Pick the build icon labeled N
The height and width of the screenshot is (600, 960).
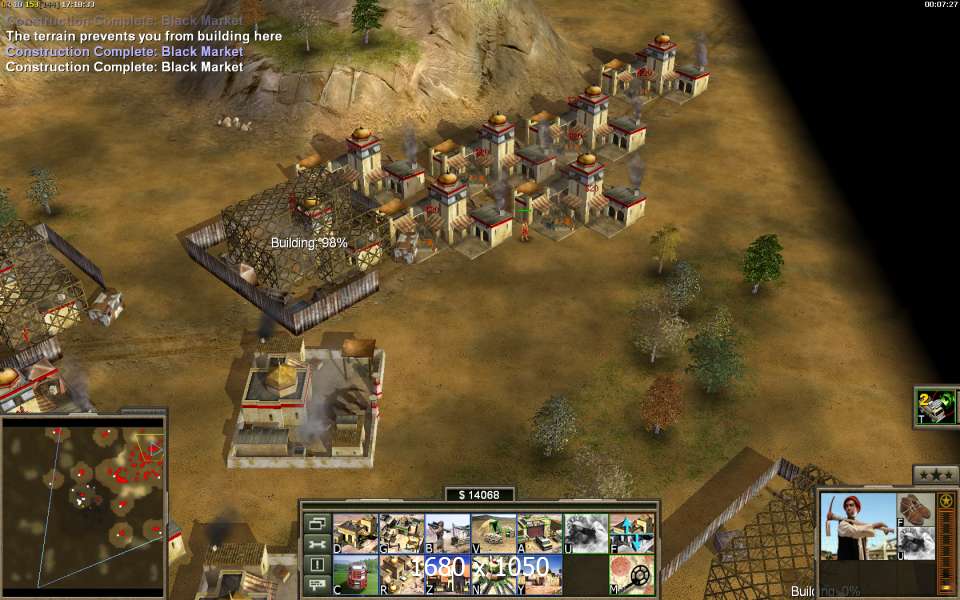tap(493, 574)
